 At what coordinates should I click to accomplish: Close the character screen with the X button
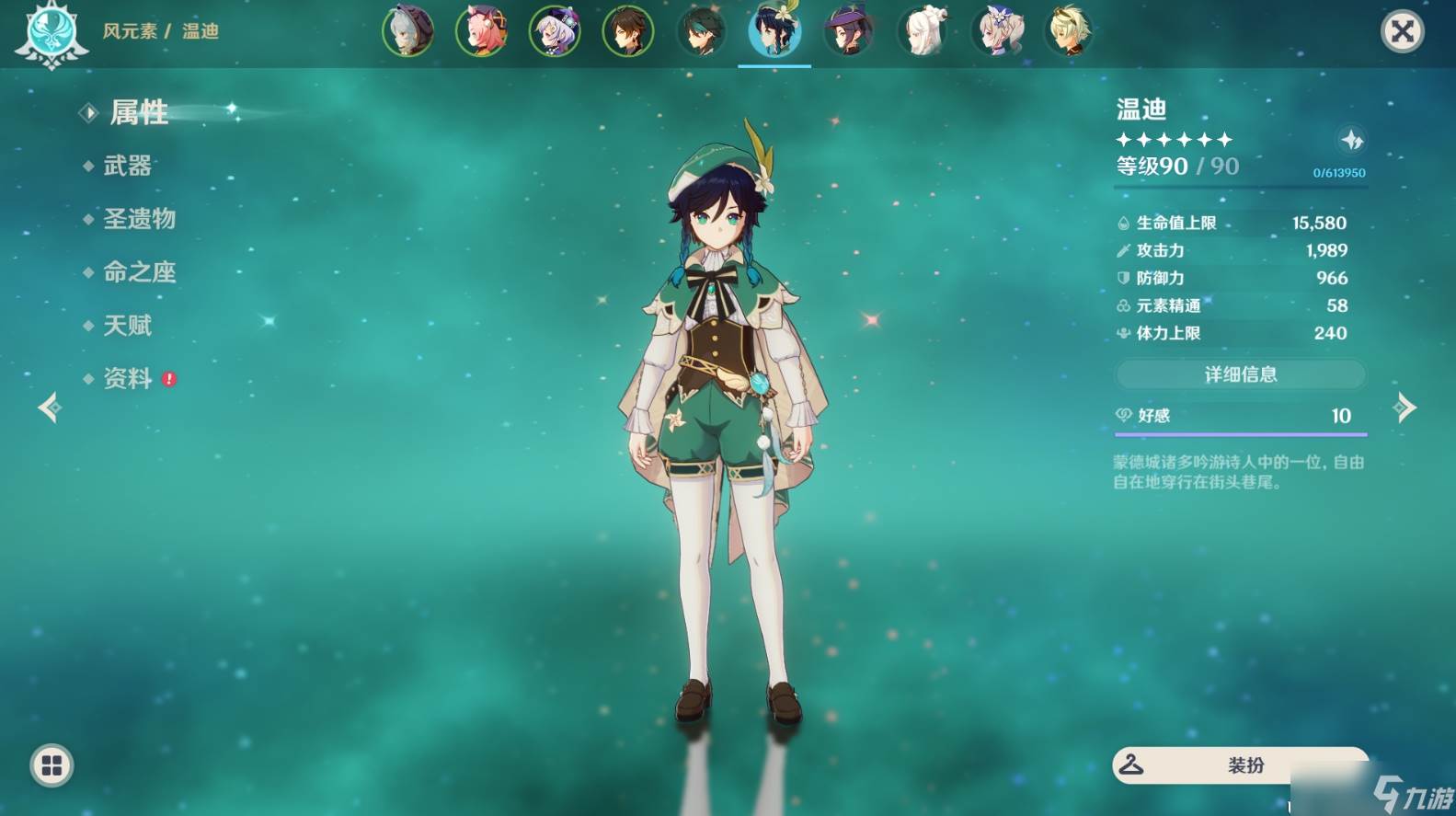(x=1402, y=32)
